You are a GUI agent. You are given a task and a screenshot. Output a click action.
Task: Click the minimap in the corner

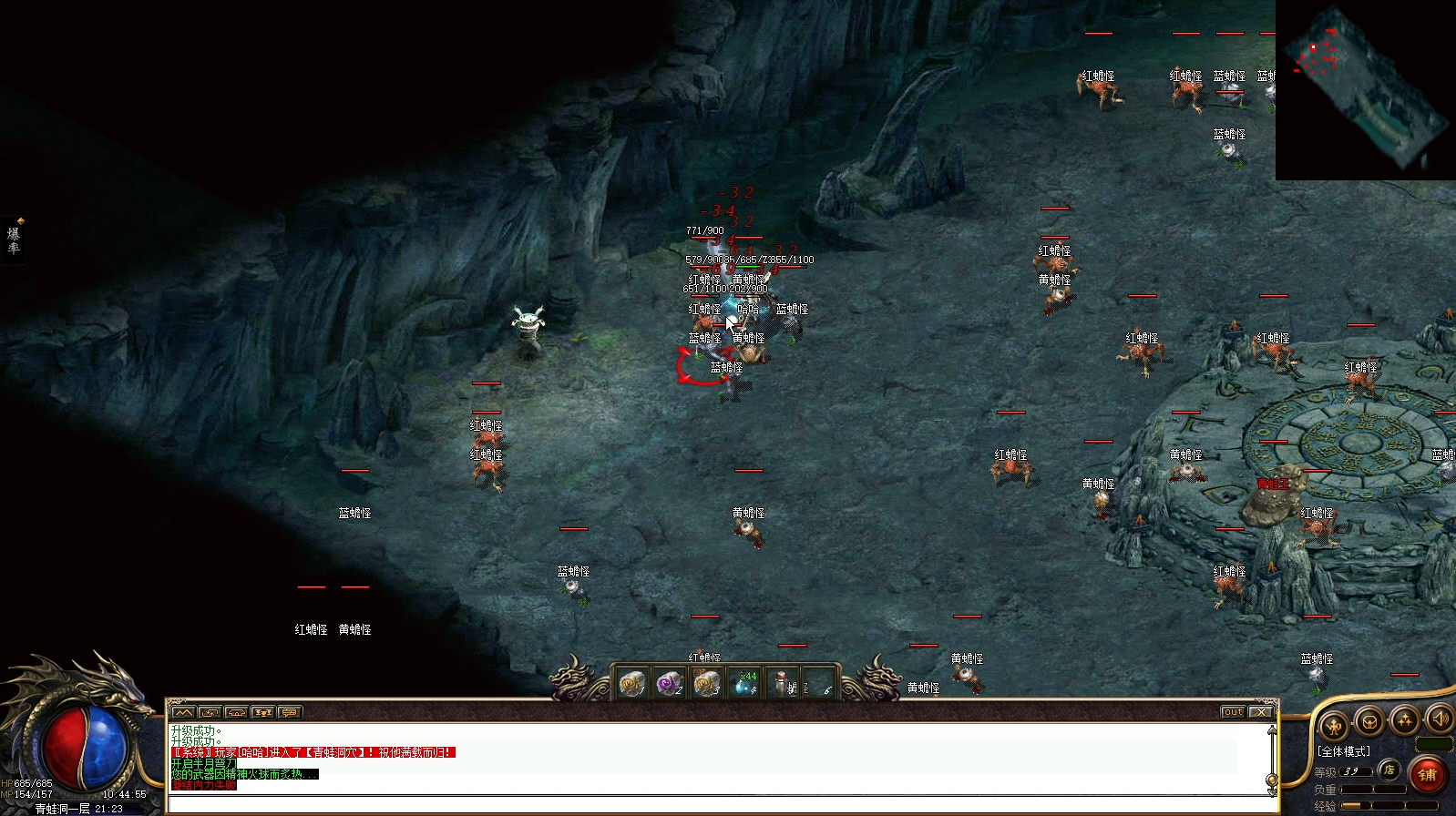click(x=1365, y=89)
